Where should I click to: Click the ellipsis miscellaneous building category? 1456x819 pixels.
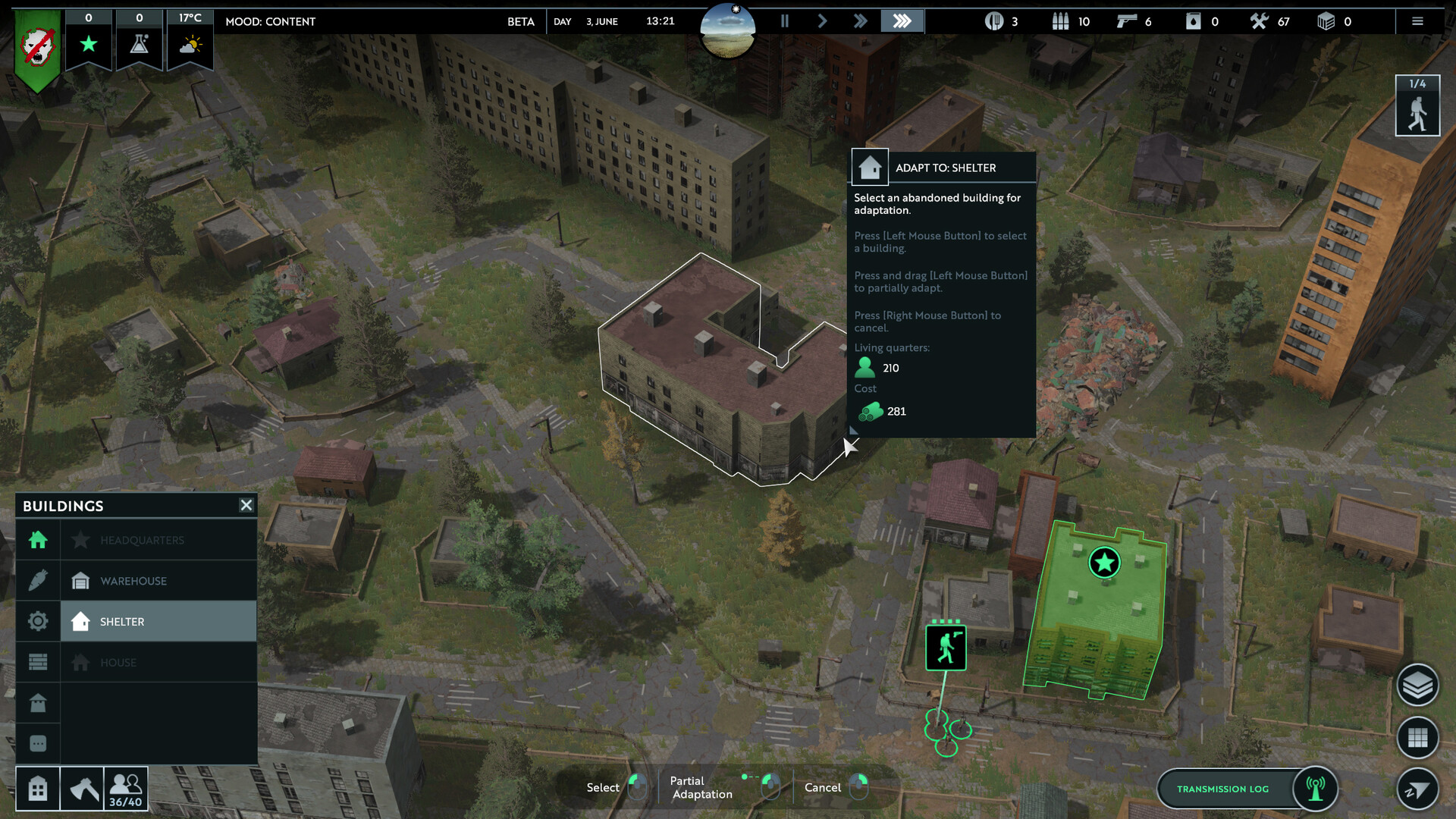tap(38, 744)
